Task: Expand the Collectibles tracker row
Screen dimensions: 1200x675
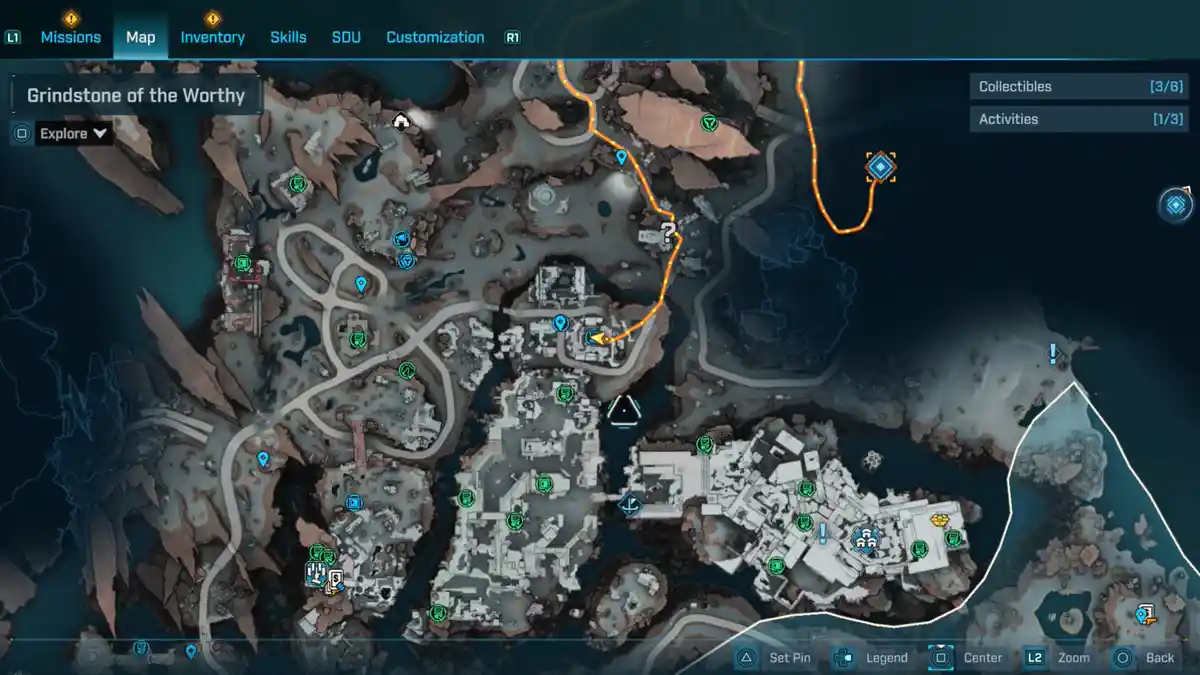Action: [x=1078, y=87]
